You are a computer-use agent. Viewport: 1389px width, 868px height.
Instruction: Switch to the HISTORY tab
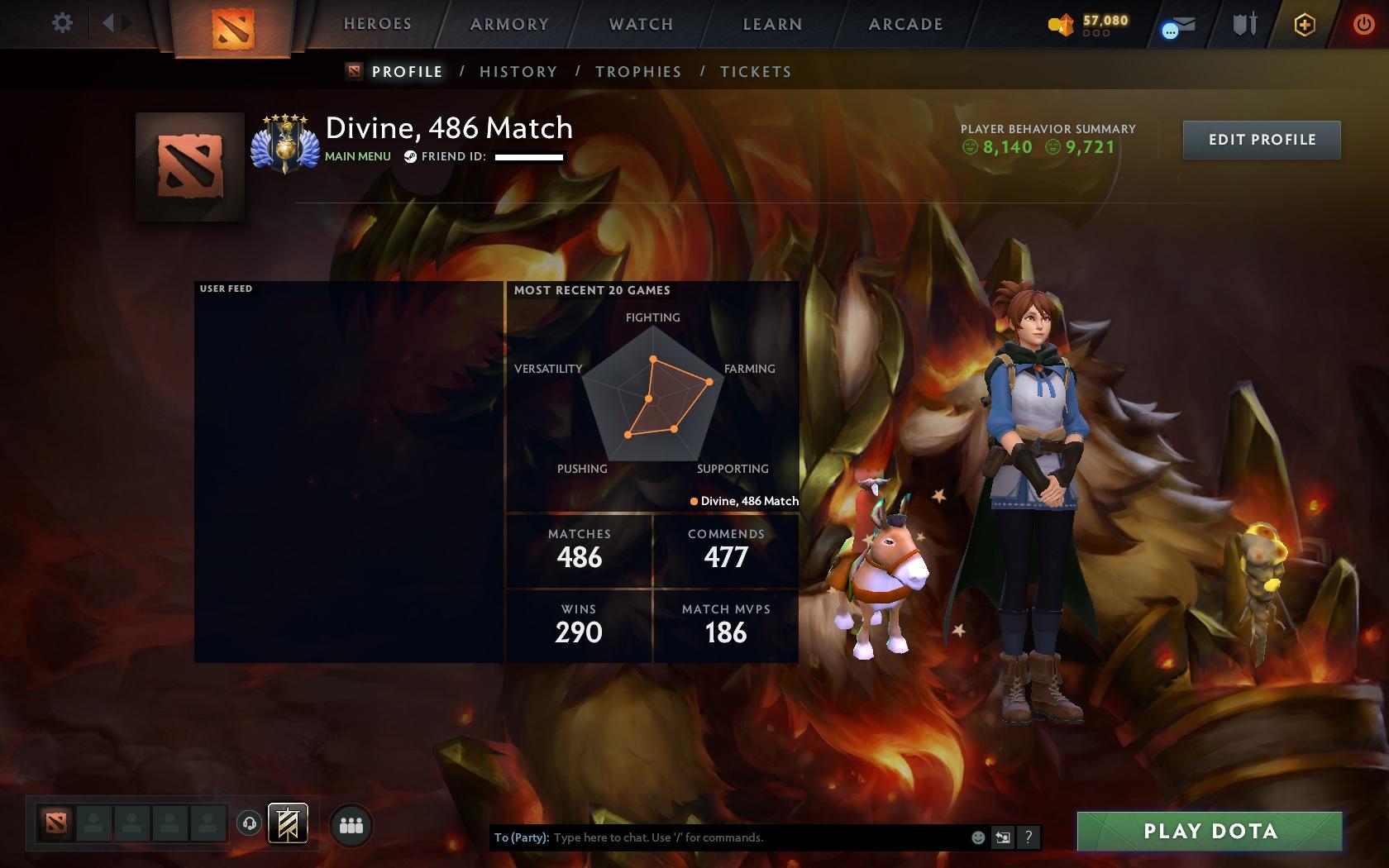click(x=518, y=72)
